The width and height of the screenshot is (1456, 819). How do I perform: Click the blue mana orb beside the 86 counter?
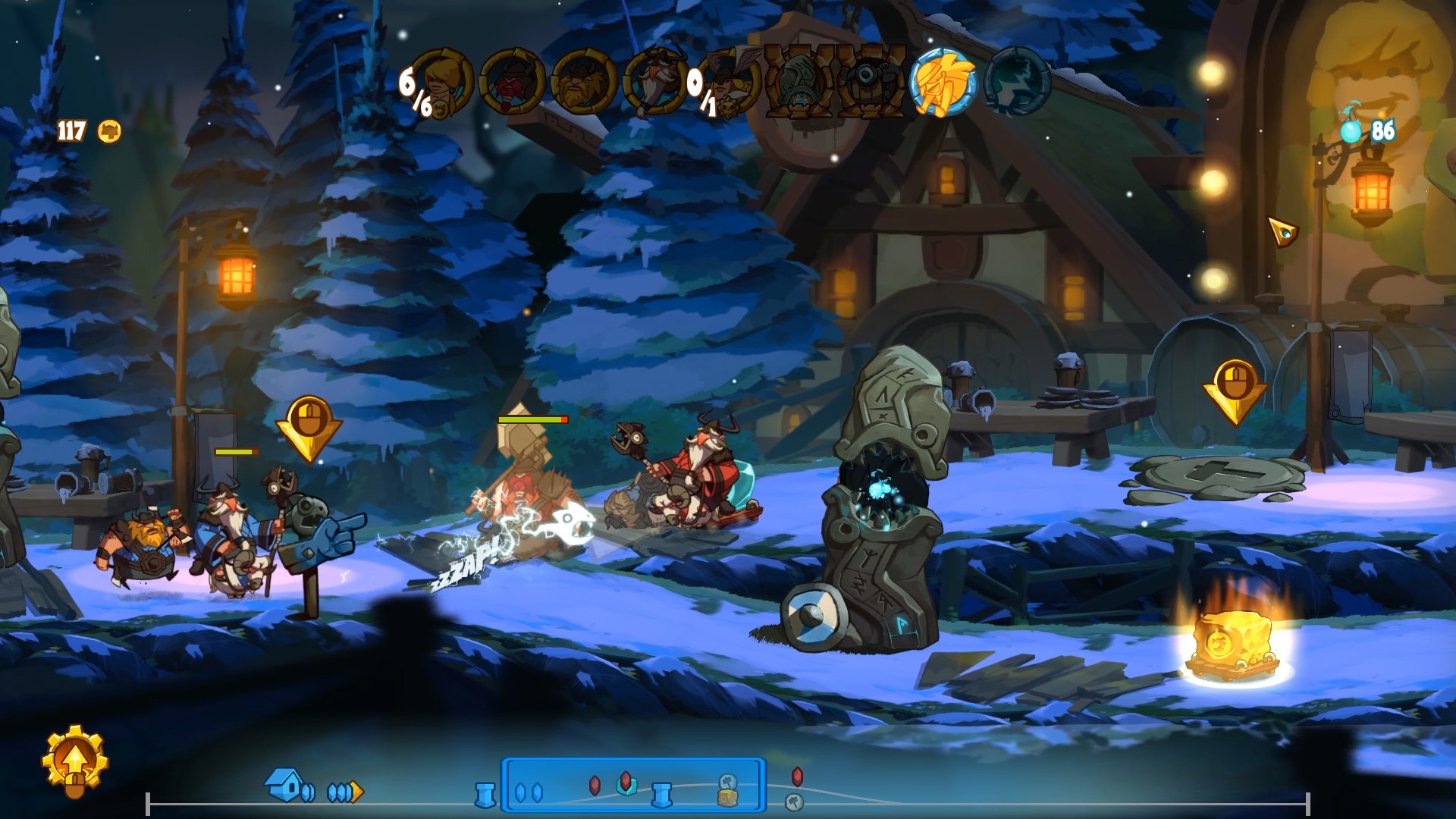(1351, 132)
